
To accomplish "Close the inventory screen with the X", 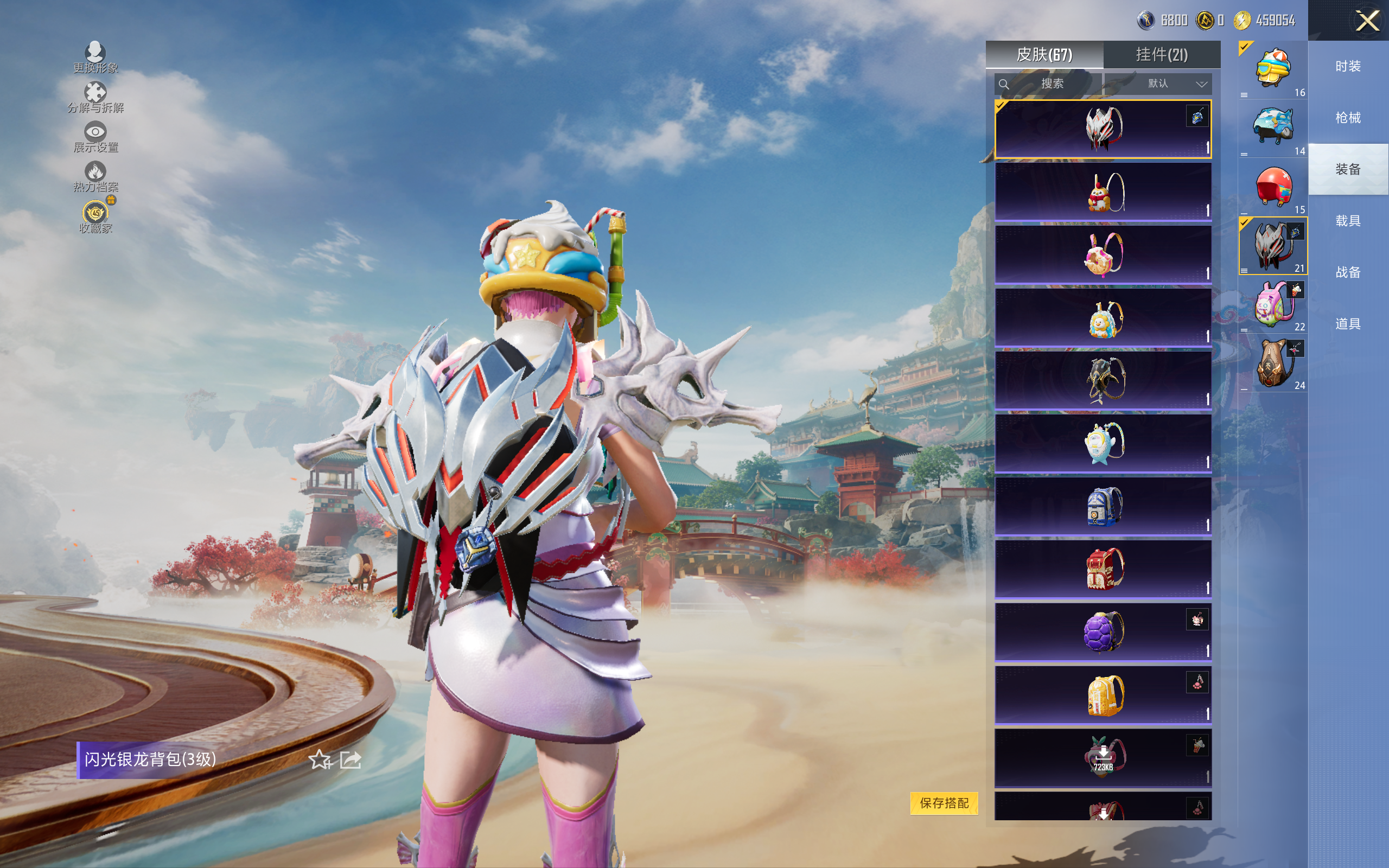I will click(1367, 21).
